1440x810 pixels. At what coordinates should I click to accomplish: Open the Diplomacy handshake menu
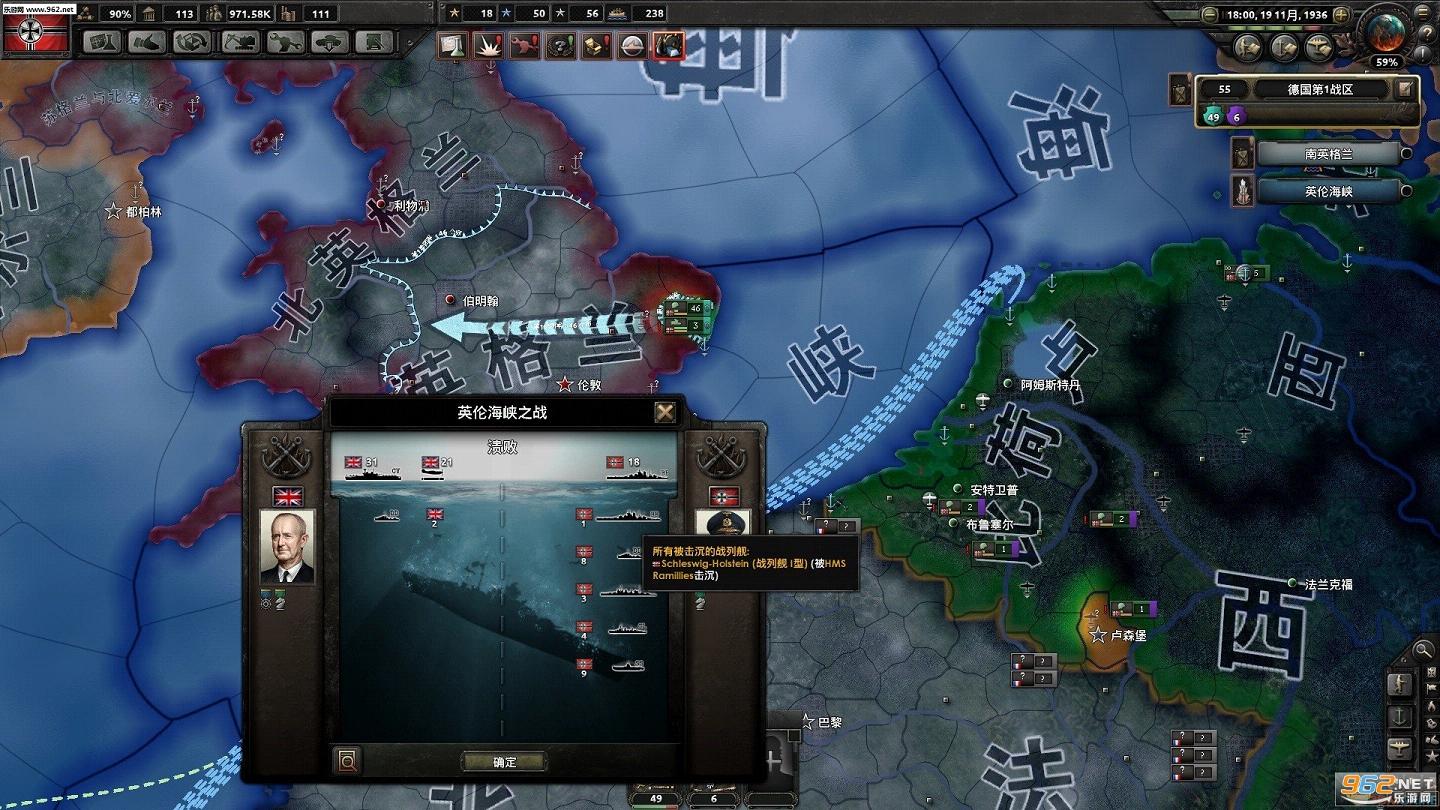(x=147, y=42)
